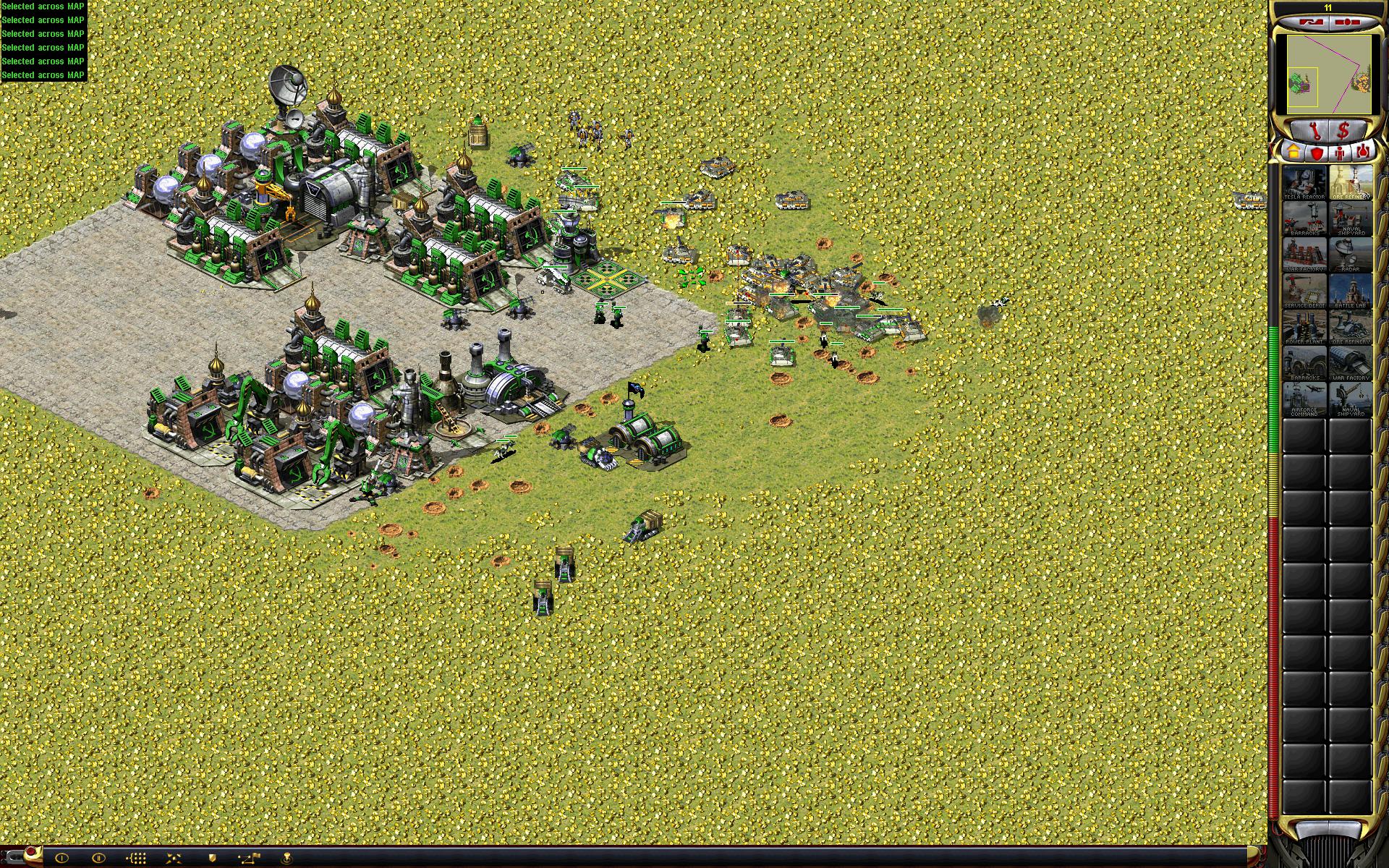This screenshot has width=1389, height=868.
Task: Activate the repair wrench button
Action: pos(1315,131)
